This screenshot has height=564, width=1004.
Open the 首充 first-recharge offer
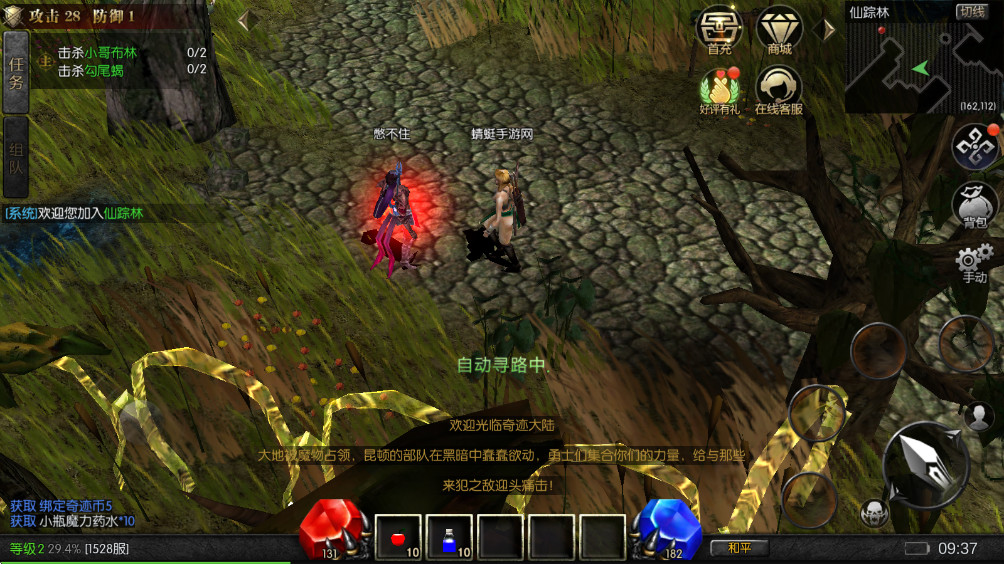719,31
